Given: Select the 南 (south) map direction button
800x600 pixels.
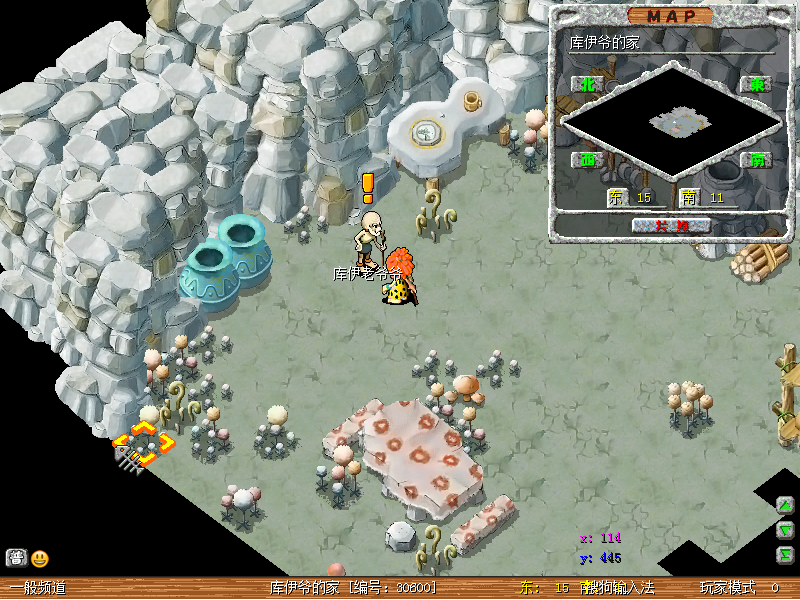Looking at the screenshot, I should click(x=756, y=159).
